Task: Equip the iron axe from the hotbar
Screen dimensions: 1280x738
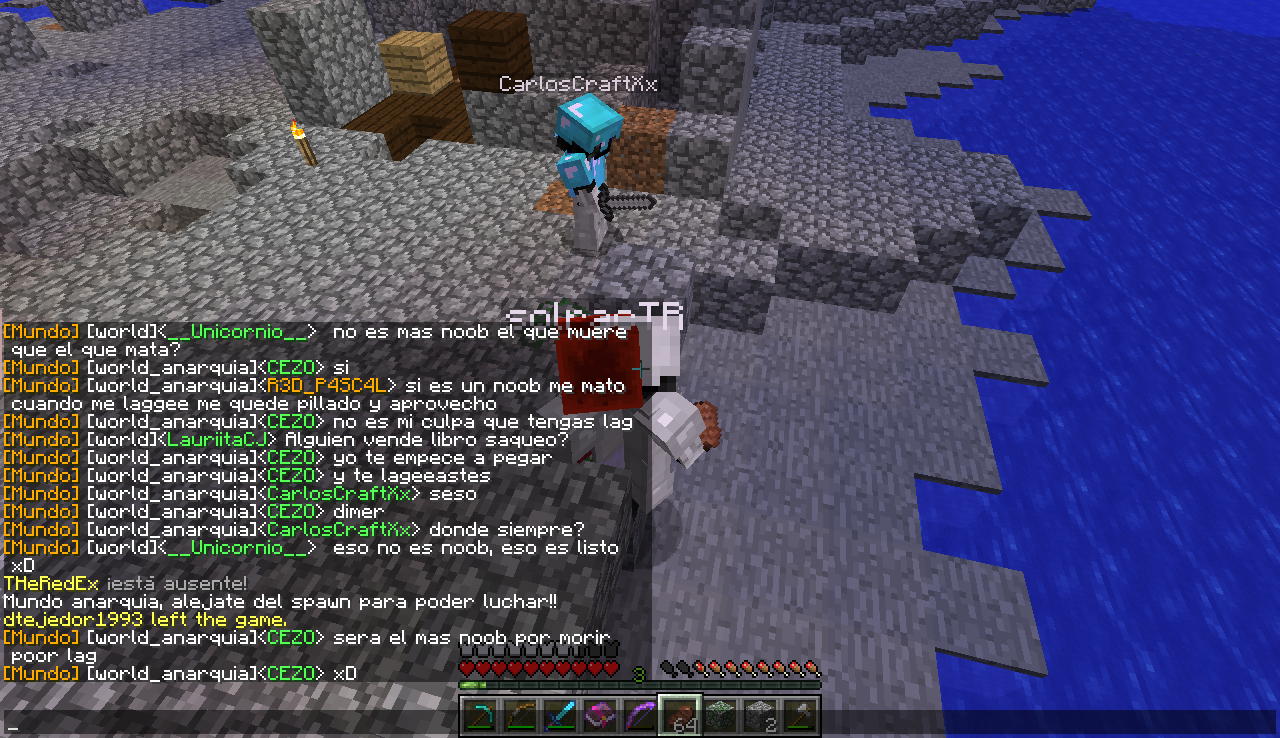Action: (800, 716)
